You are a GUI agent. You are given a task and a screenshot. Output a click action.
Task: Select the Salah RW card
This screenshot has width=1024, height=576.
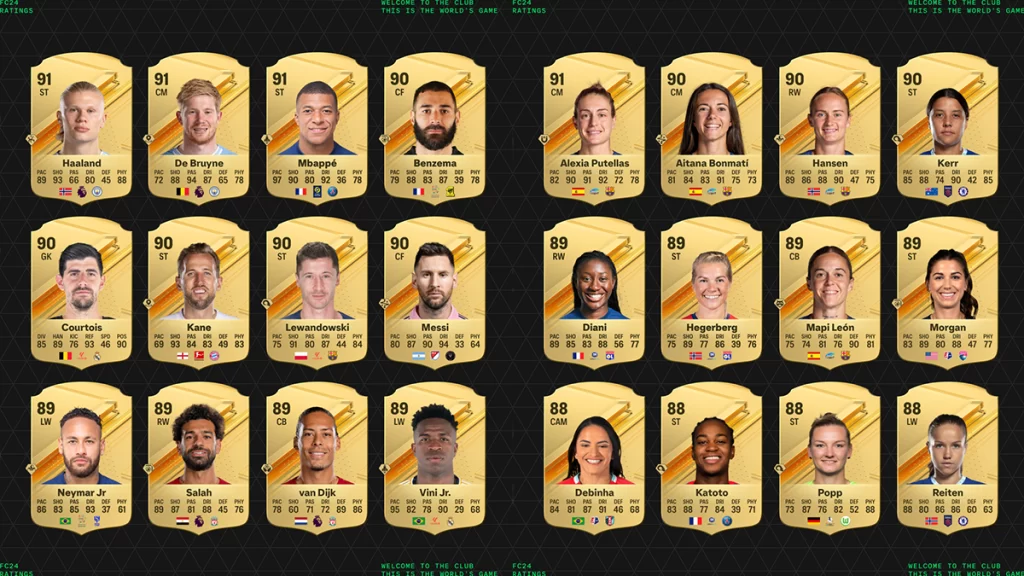click(x=199, y=458)
